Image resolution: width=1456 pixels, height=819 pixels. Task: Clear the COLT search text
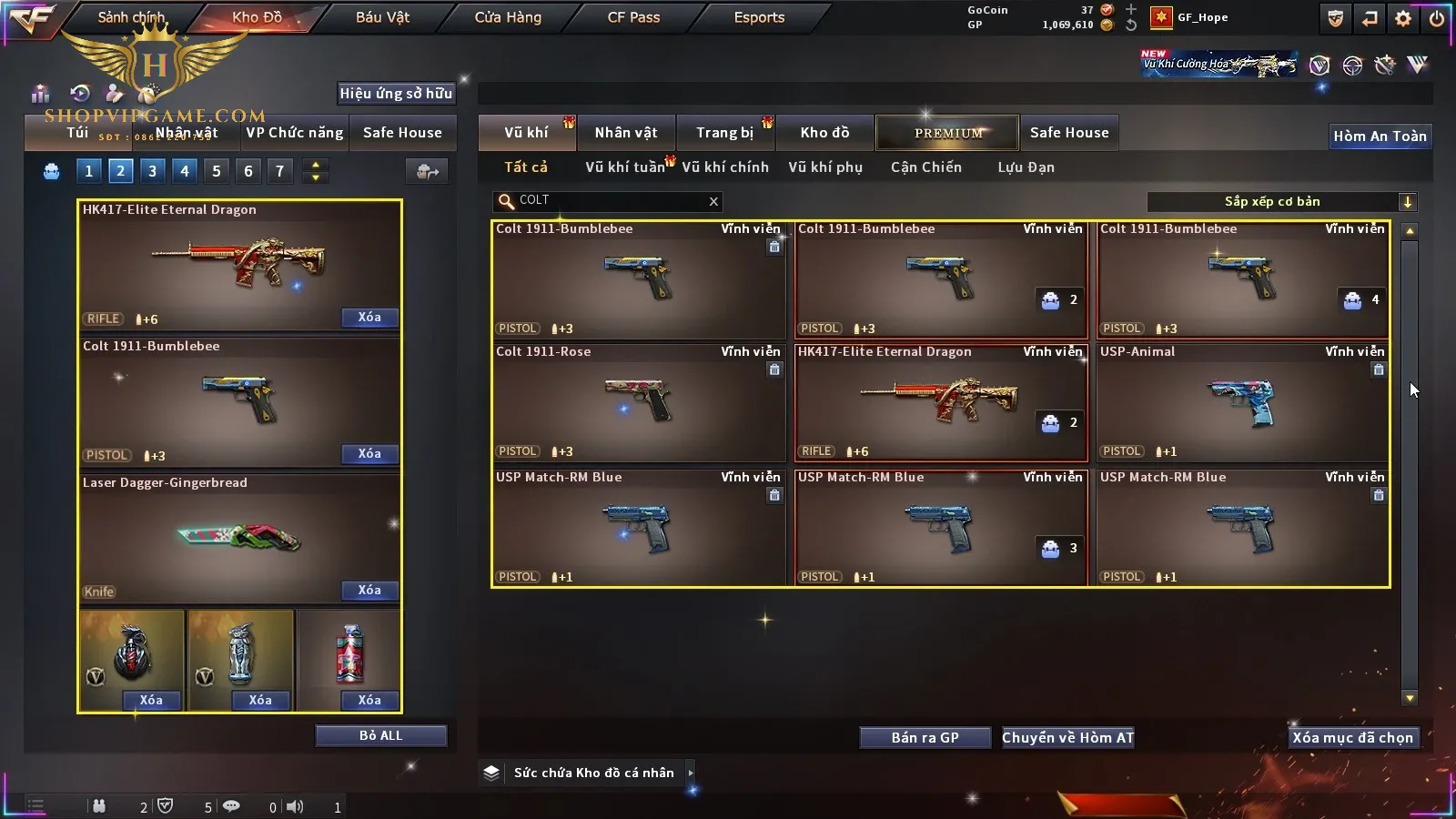pos(713,202)
